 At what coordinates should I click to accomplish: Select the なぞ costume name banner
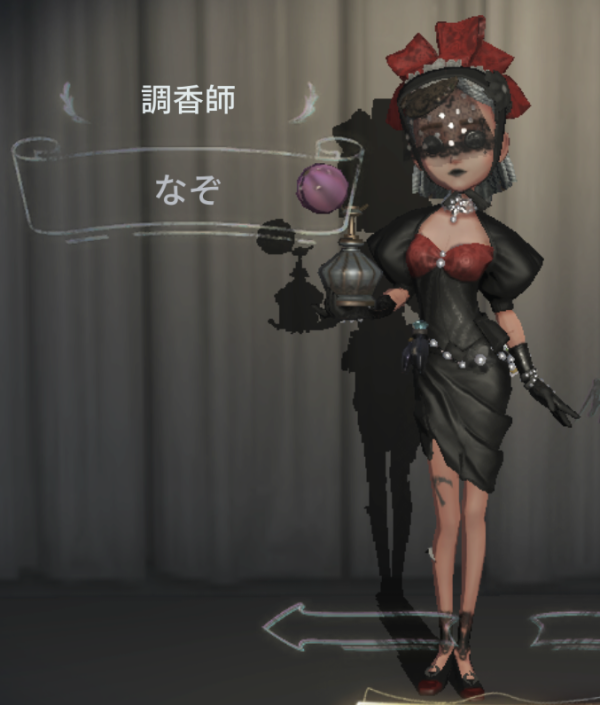pos(186,188)
